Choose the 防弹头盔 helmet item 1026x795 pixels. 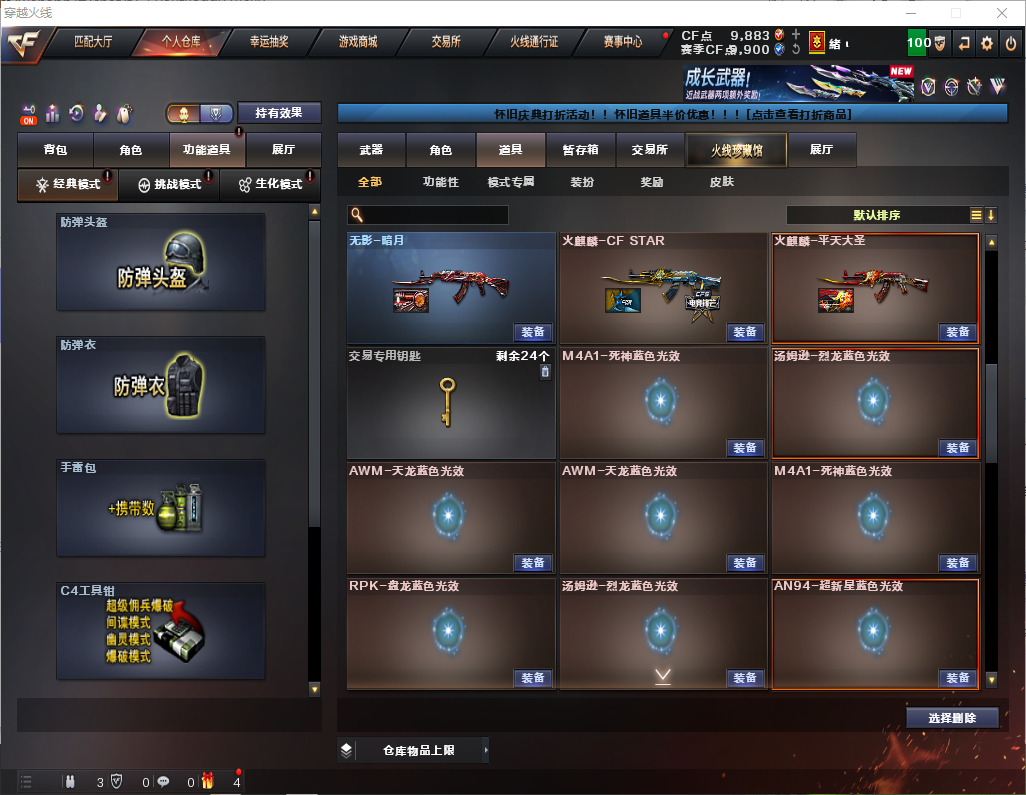pos(161,262)
